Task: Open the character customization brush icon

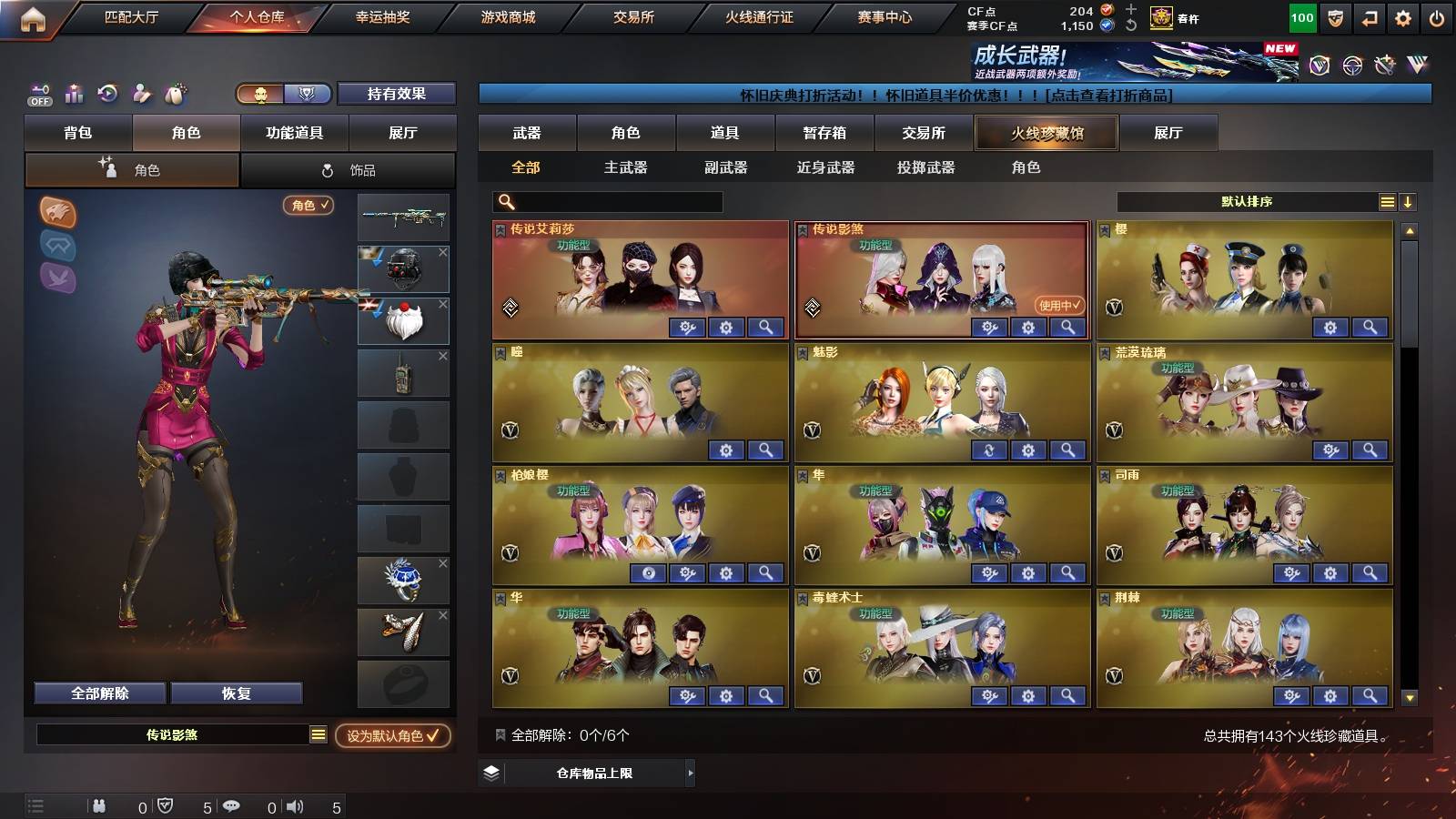Action: [x=142, y=94]
